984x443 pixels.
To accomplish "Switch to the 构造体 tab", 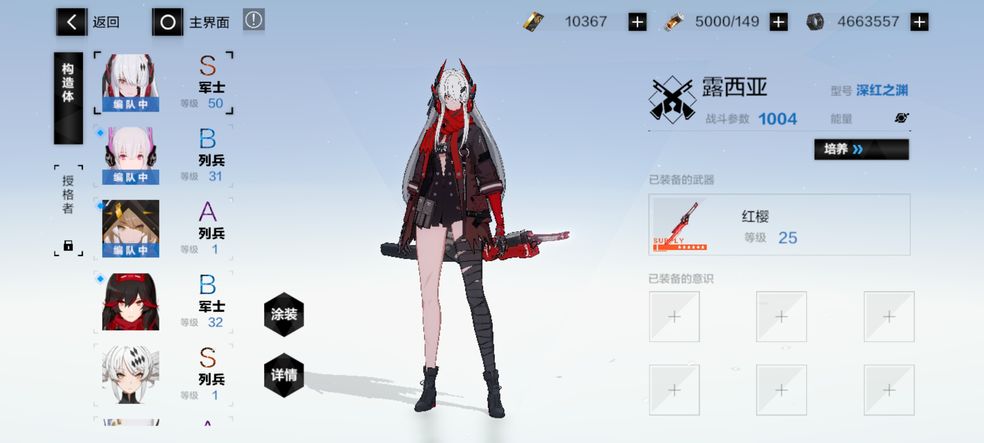I will (68, 97).
